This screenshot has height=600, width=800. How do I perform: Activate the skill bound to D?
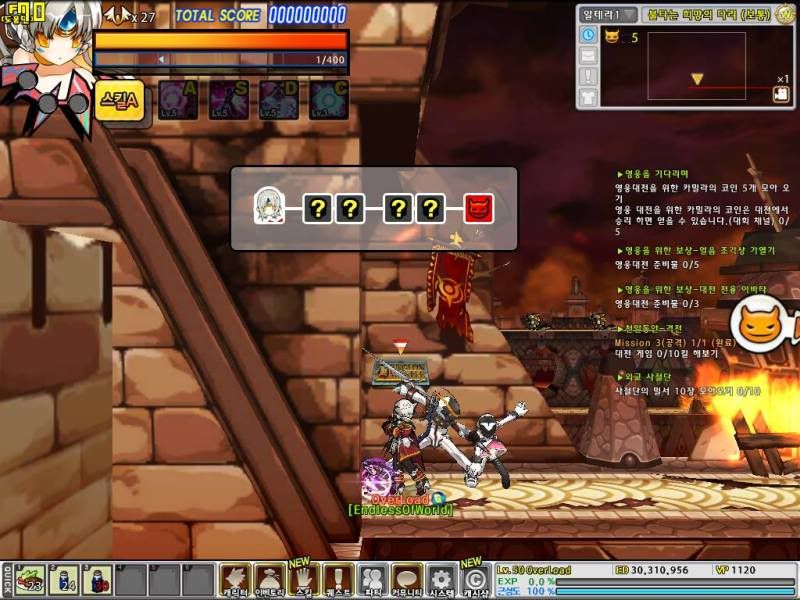click(279, 100)
